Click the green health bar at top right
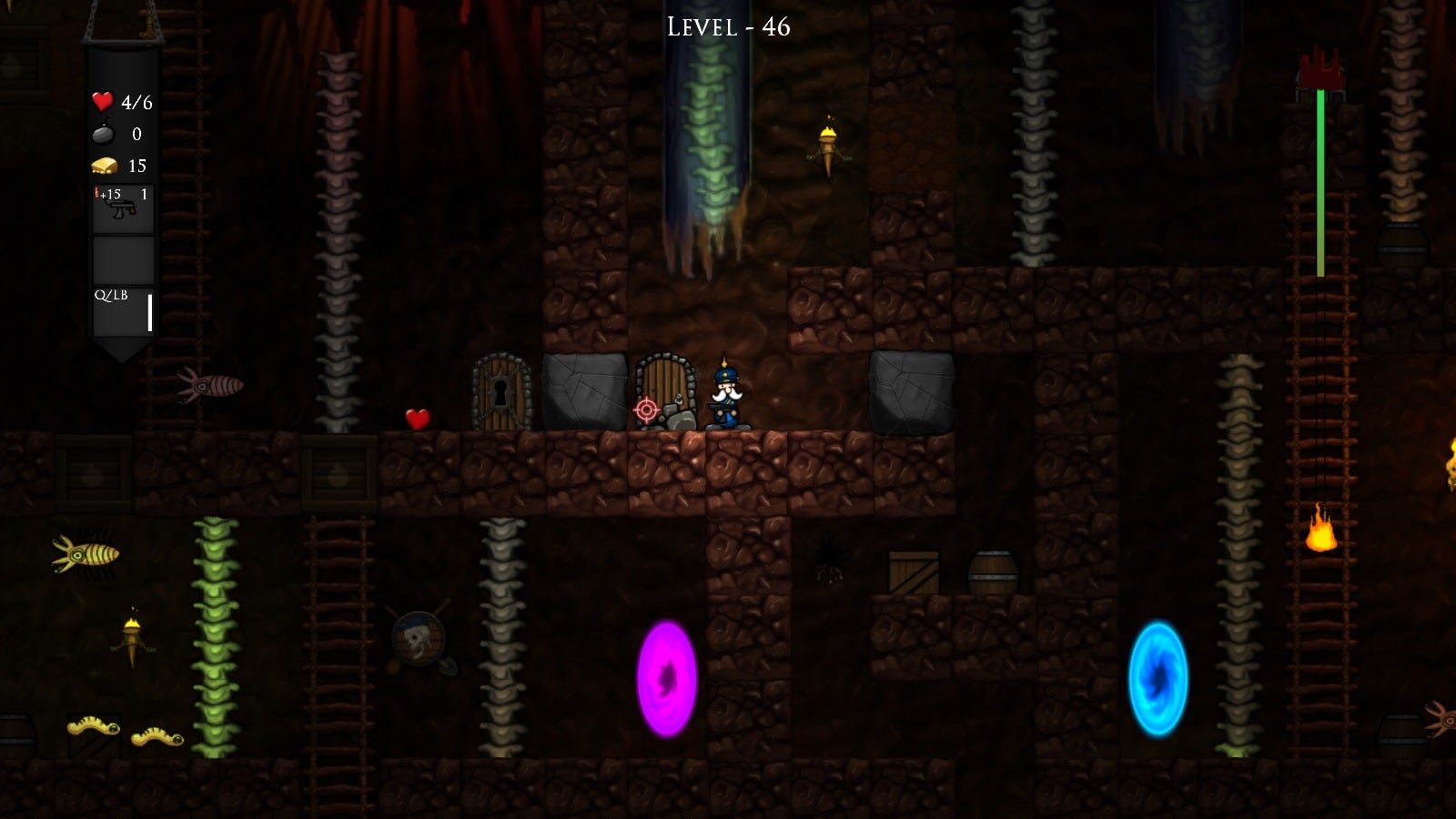 (1319, 182)
